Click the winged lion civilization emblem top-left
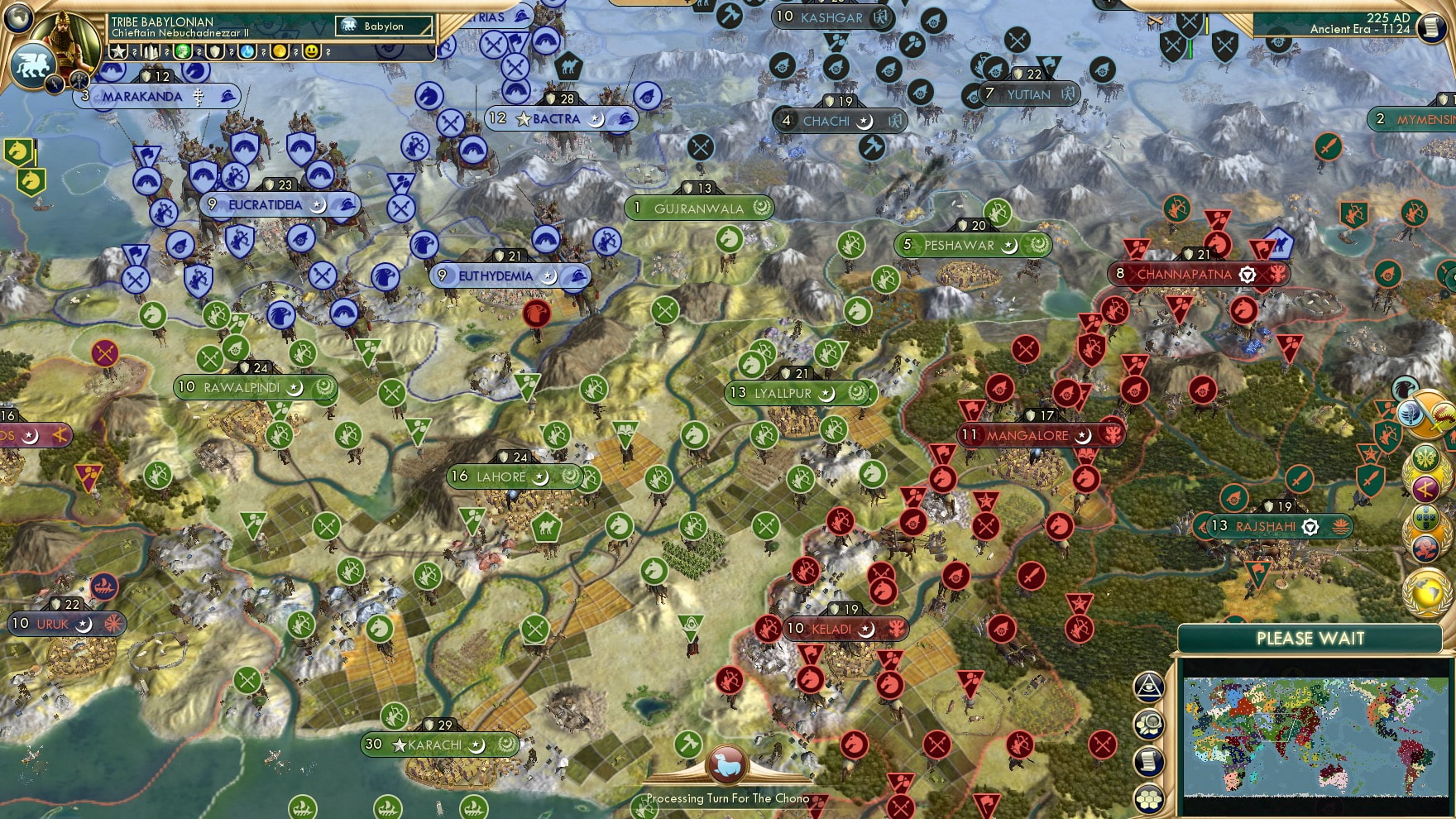Image resolution: width=1456 pixels, height=819 pixels. [x=32, y=65]
